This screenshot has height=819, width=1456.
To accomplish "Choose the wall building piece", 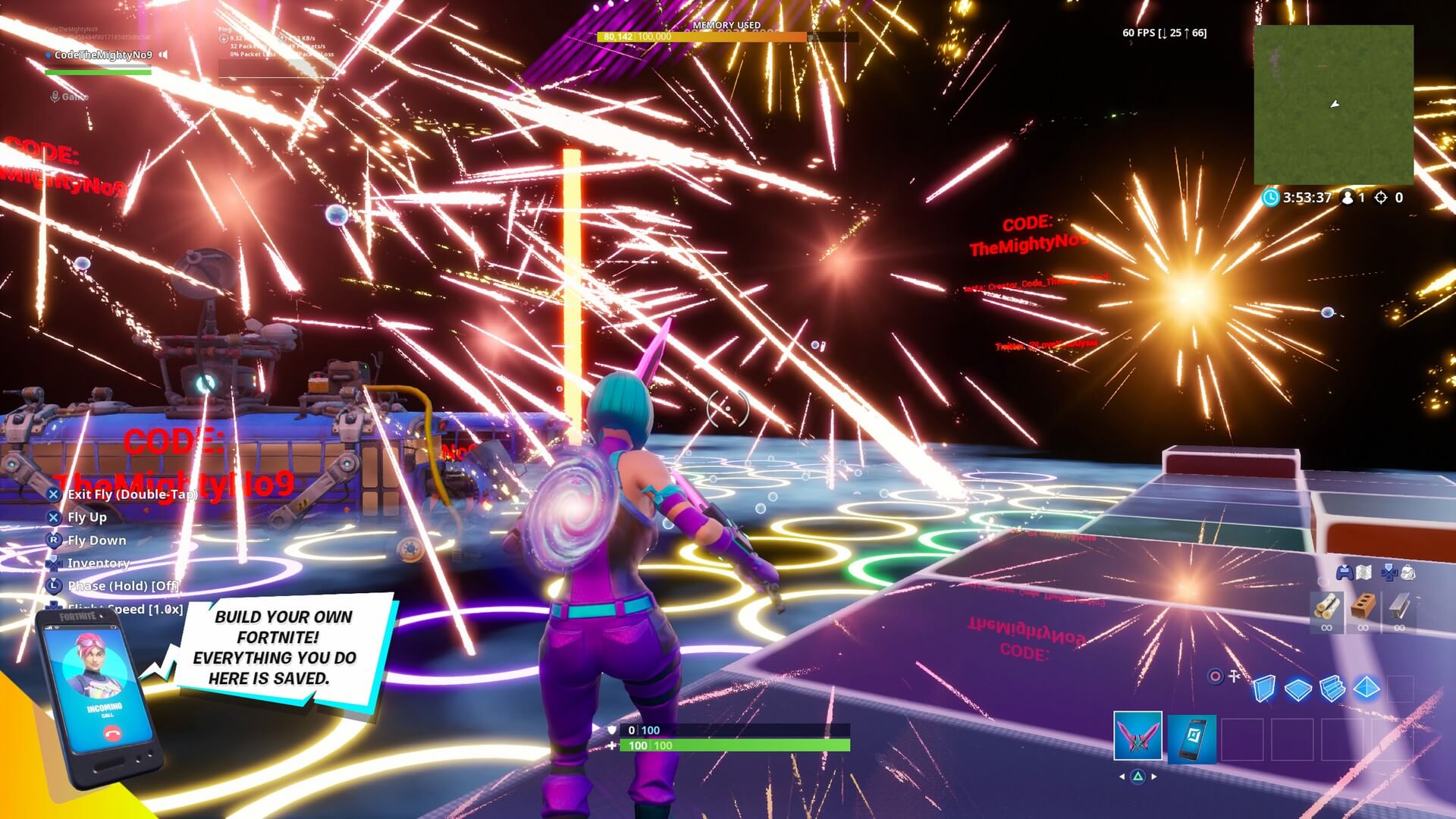I will (1264, 689).
